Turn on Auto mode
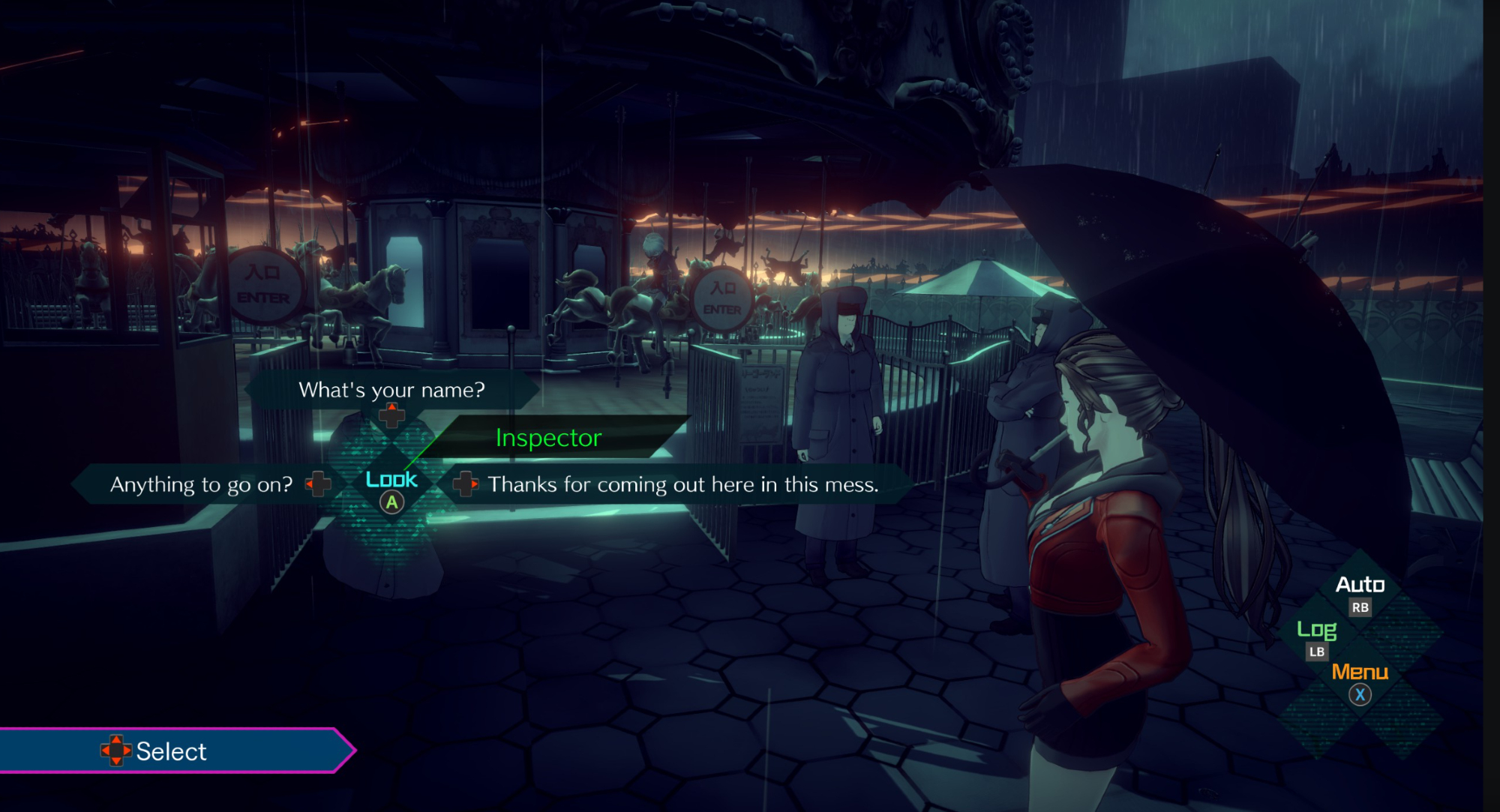 pos(1360,592)
